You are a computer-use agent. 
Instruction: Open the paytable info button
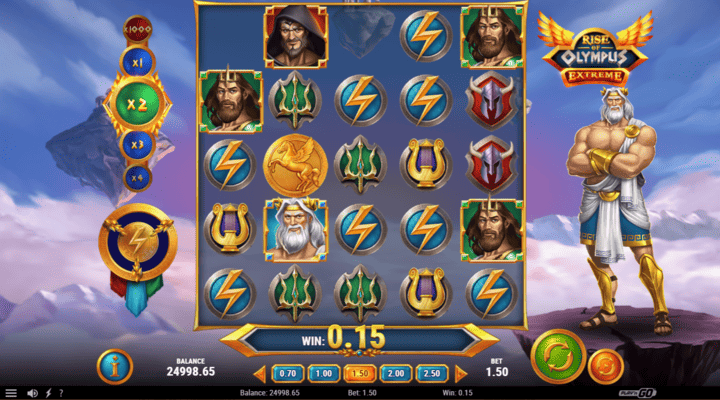116,366
